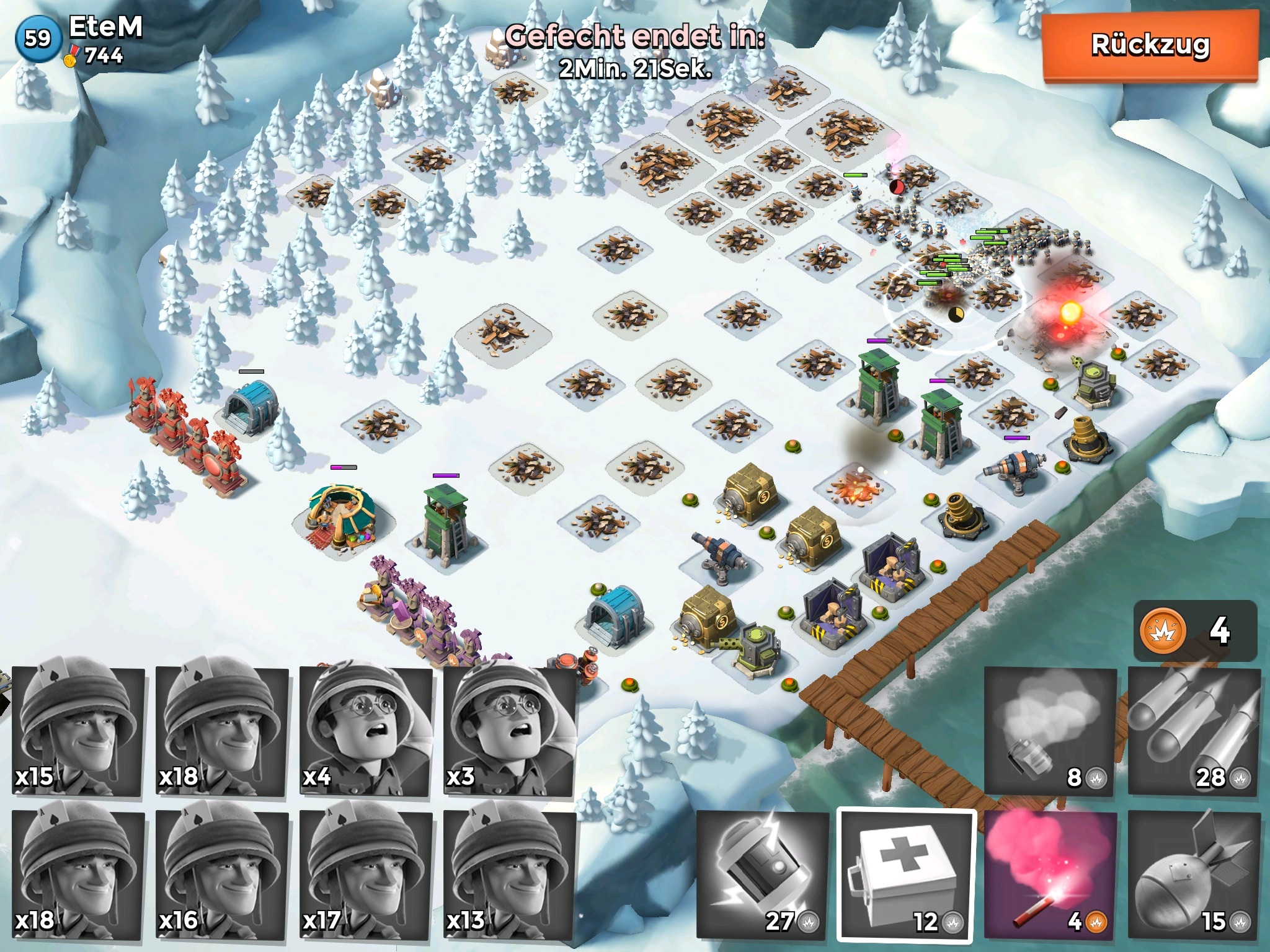
Task: Pick the medic troop card with x3
Action: tap(510, 731)
